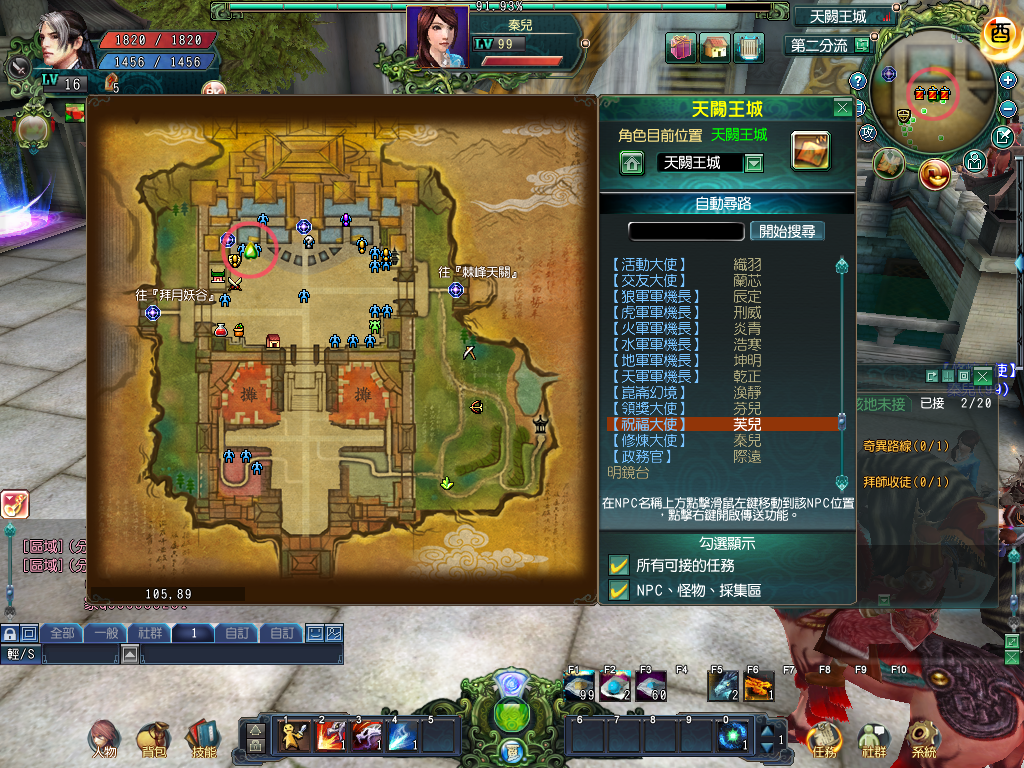The width and height of the screenshot is (1024, 768).
Task: Open the gift box icon
Action: [683, 47]
